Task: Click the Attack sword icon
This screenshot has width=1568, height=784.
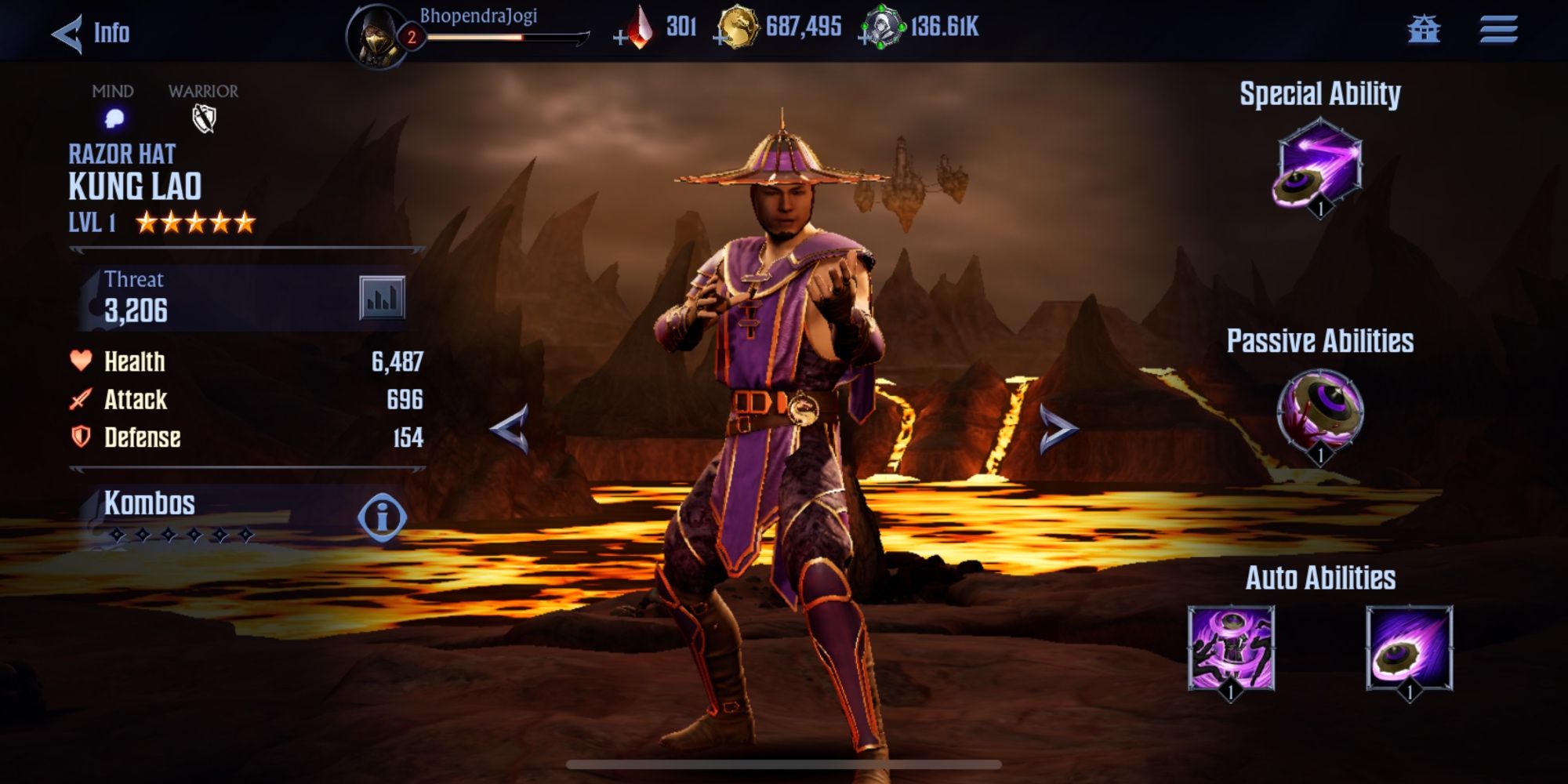Action: [x=79, y=400]
